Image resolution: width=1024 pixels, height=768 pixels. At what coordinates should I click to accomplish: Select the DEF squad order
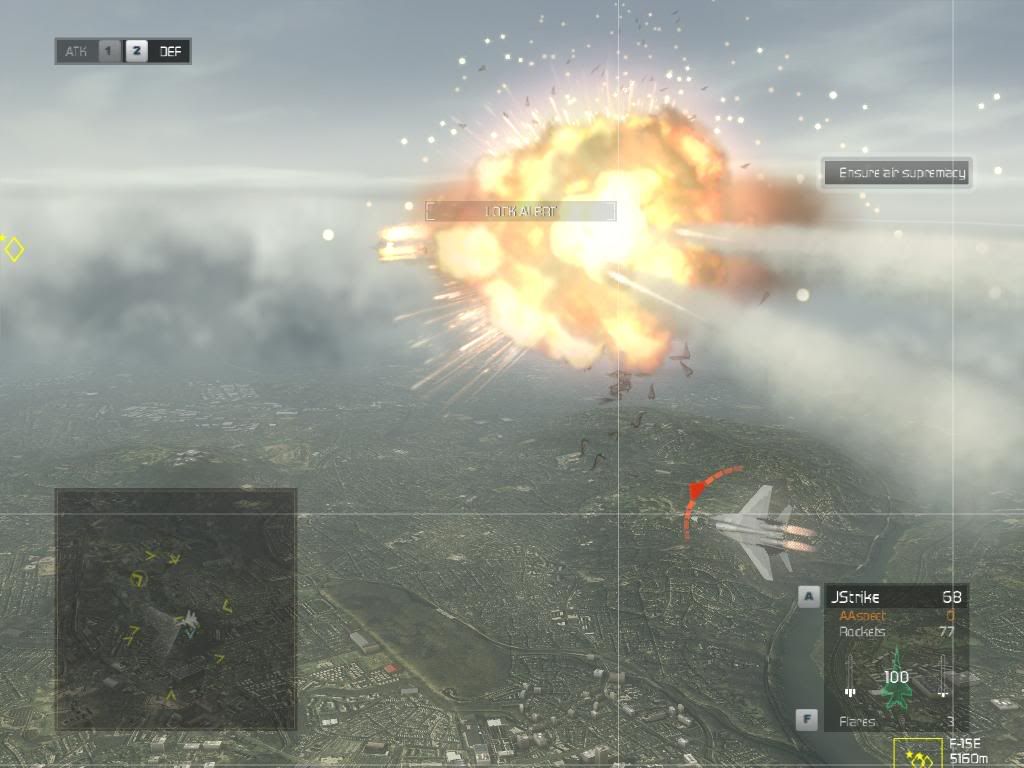[170, 51]
